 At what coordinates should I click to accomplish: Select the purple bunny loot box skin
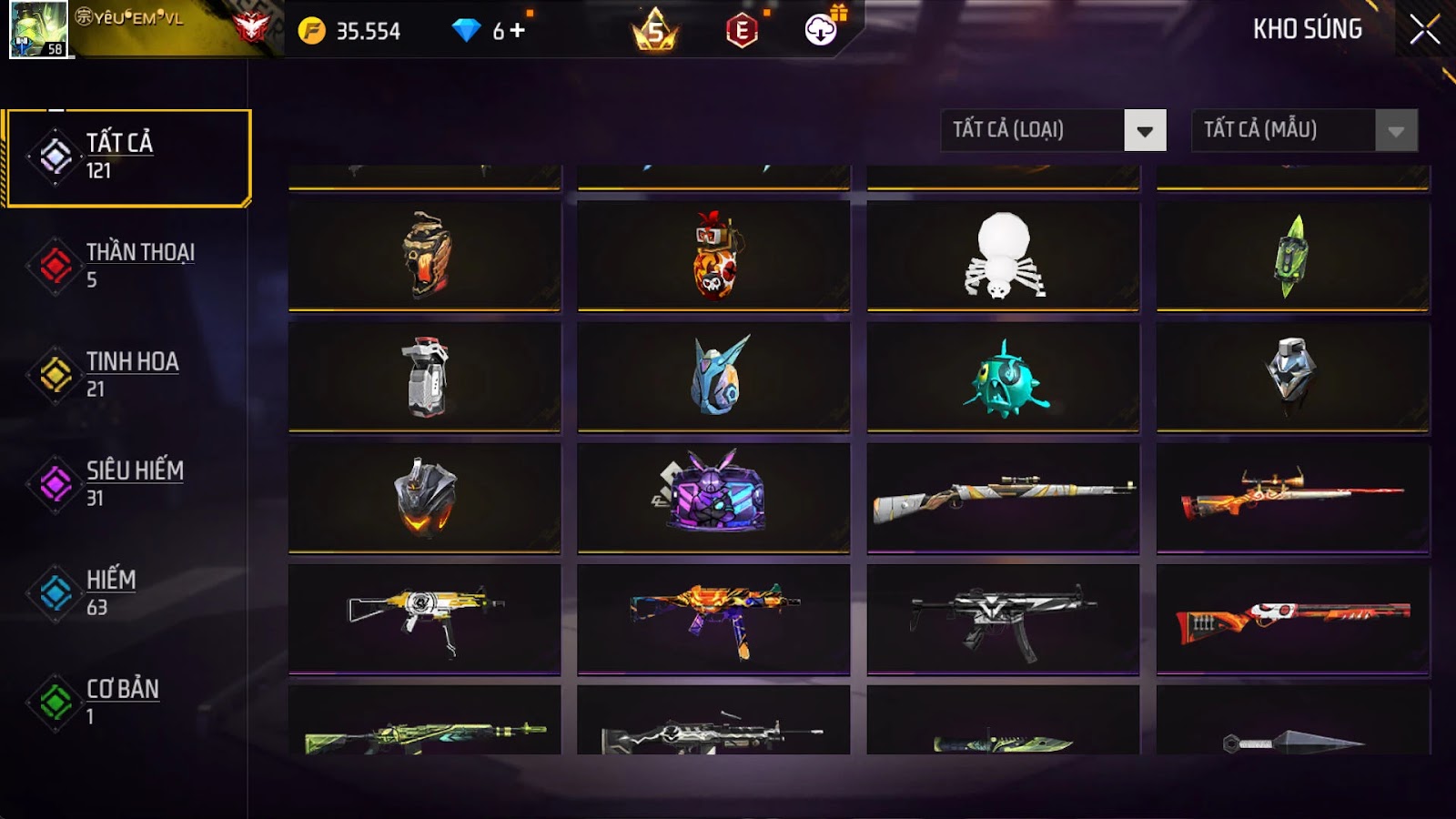pos(713,497)
